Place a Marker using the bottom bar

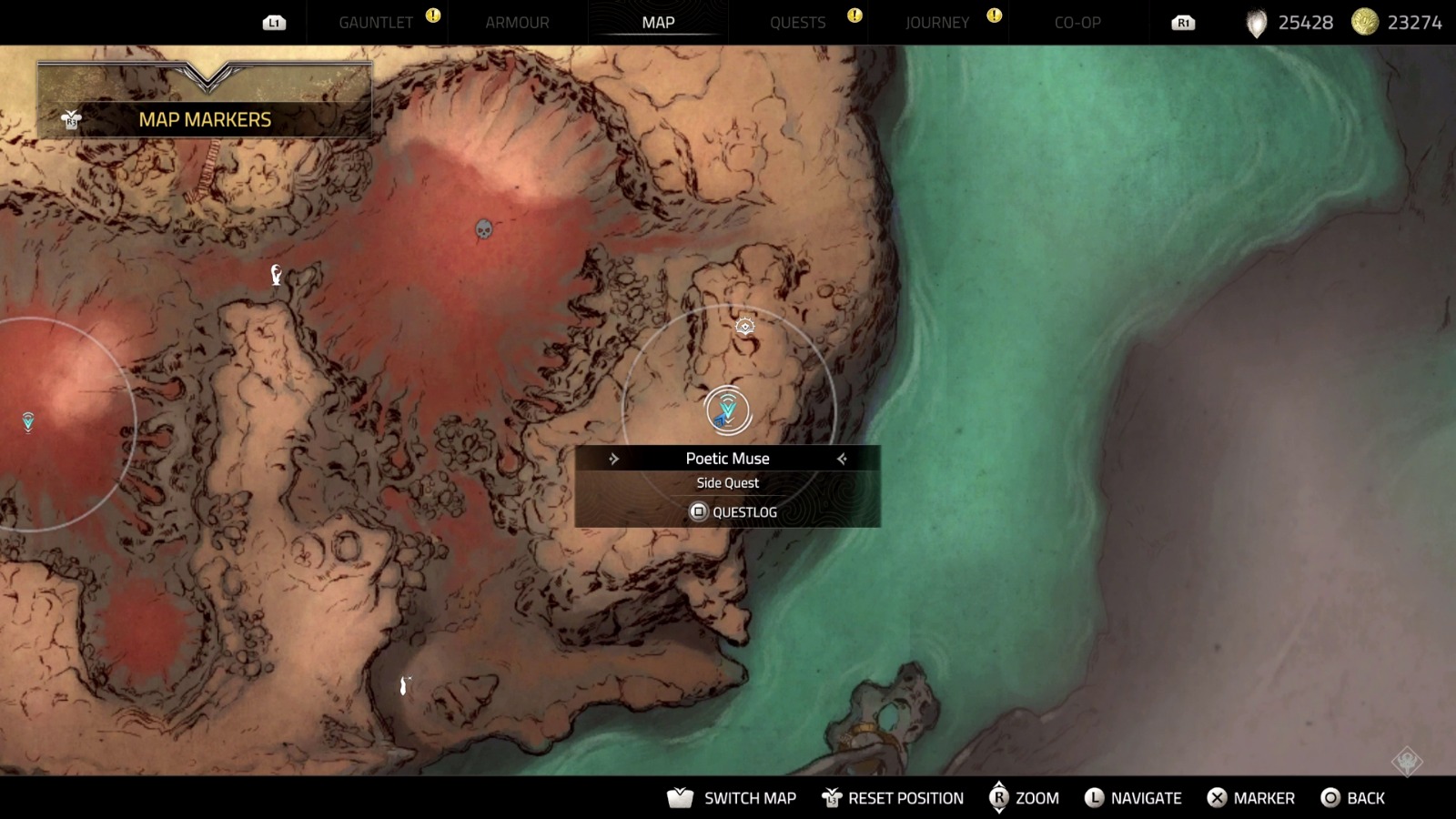tap(1250, 798)
